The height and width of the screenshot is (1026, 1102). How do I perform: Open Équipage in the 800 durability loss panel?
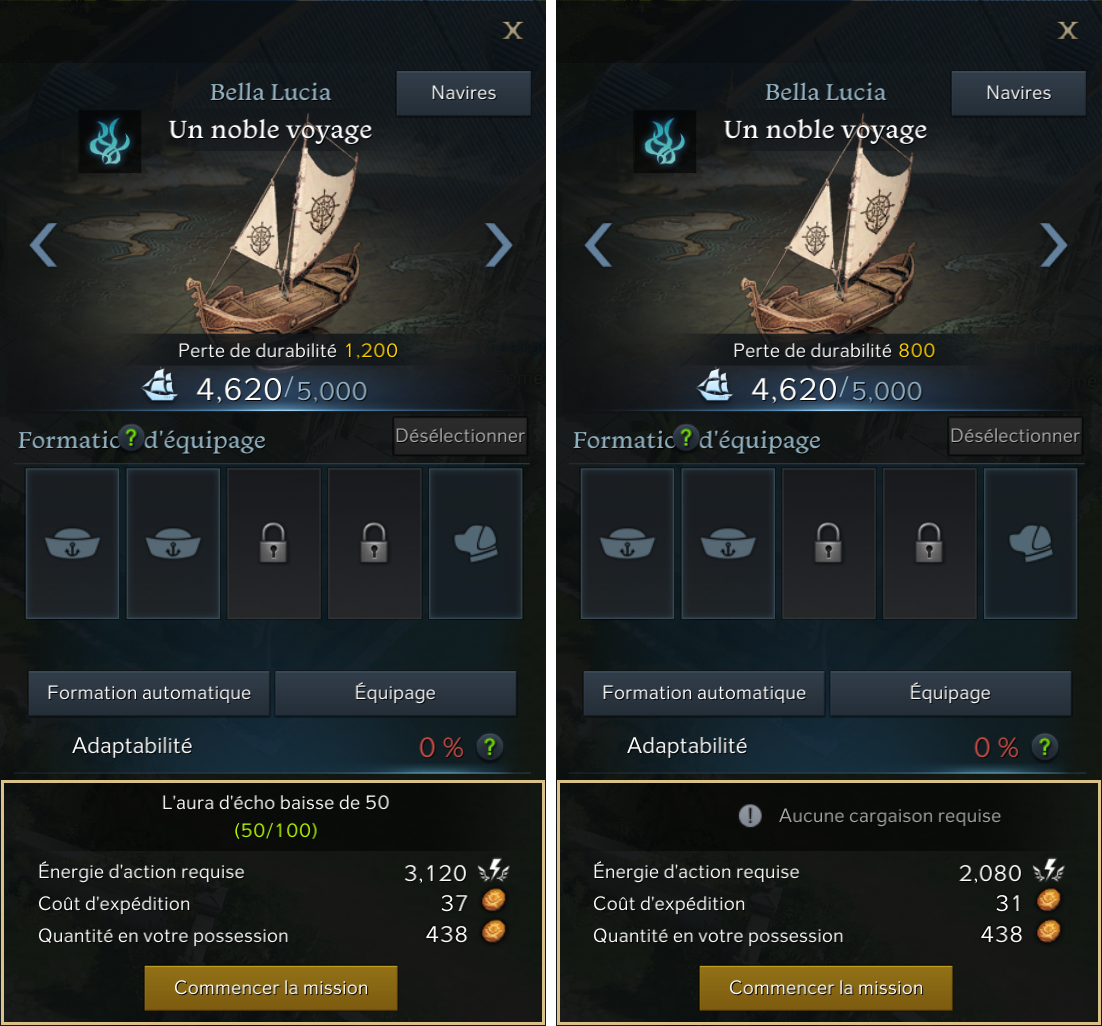click(950, 693)
